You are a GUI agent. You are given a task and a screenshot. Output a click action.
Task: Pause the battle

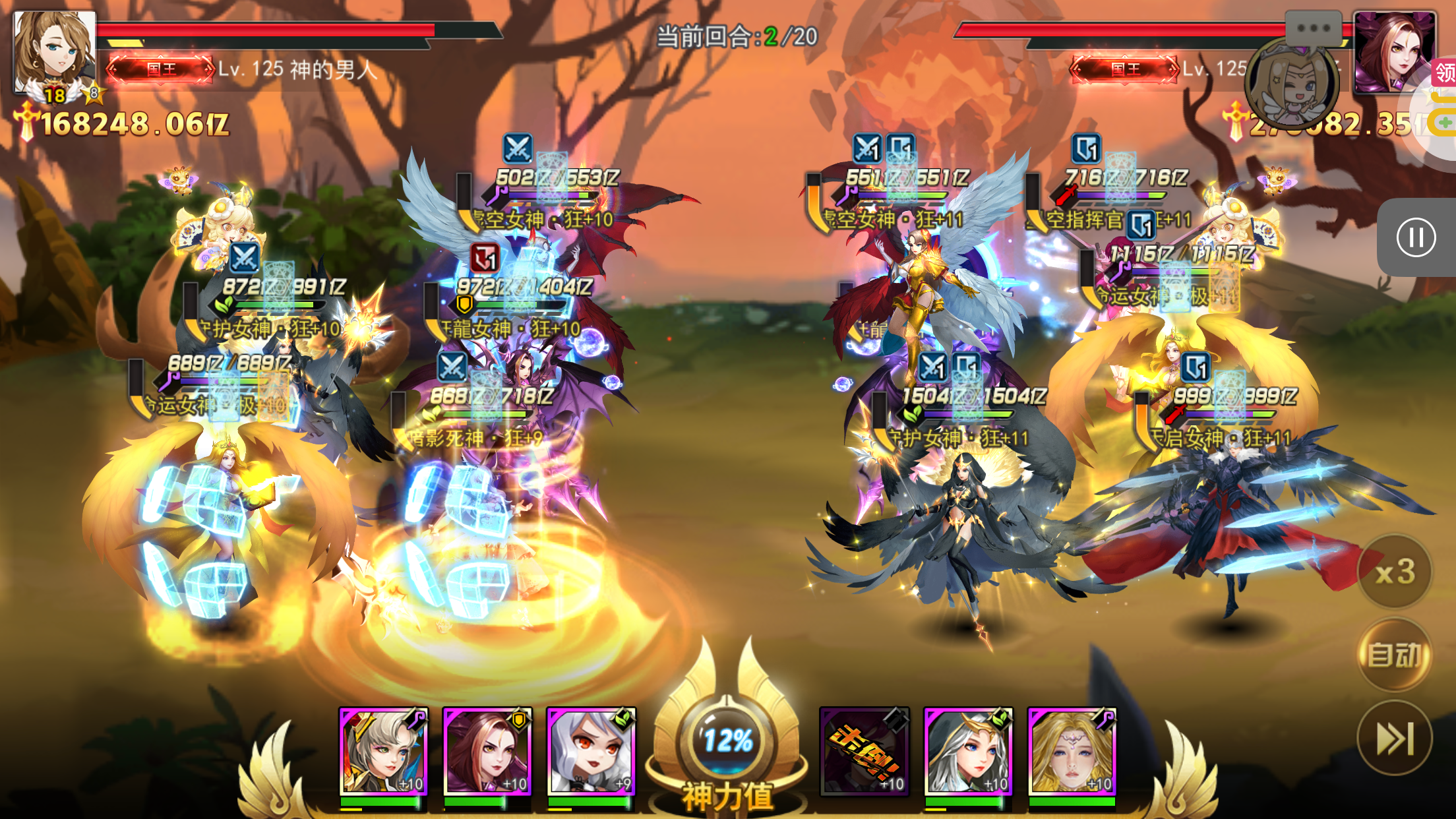tap(1415, 237)
